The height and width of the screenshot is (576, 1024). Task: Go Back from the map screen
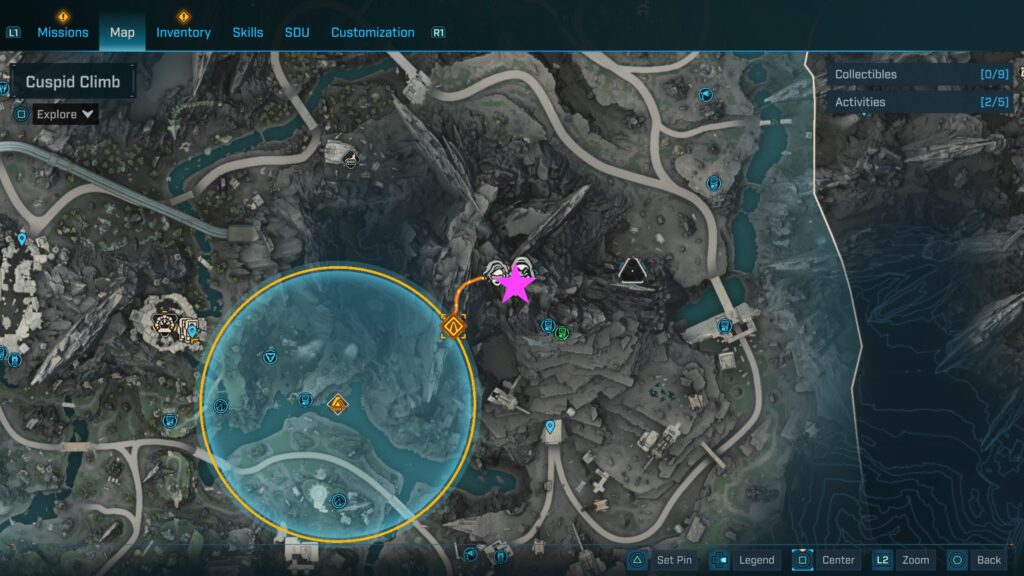pyautogui.click(x=976, y=560)
